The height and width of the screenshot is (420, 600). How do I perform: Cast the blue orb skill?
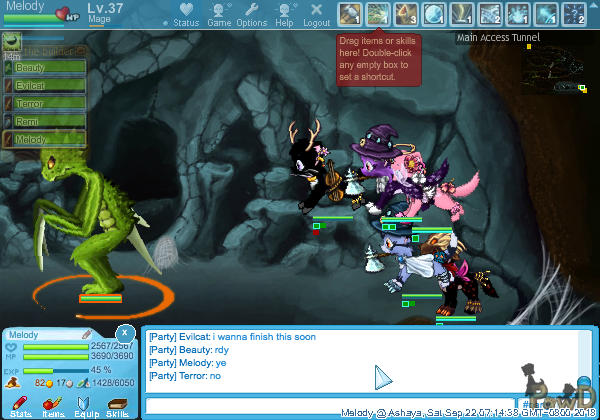[435, 14]
